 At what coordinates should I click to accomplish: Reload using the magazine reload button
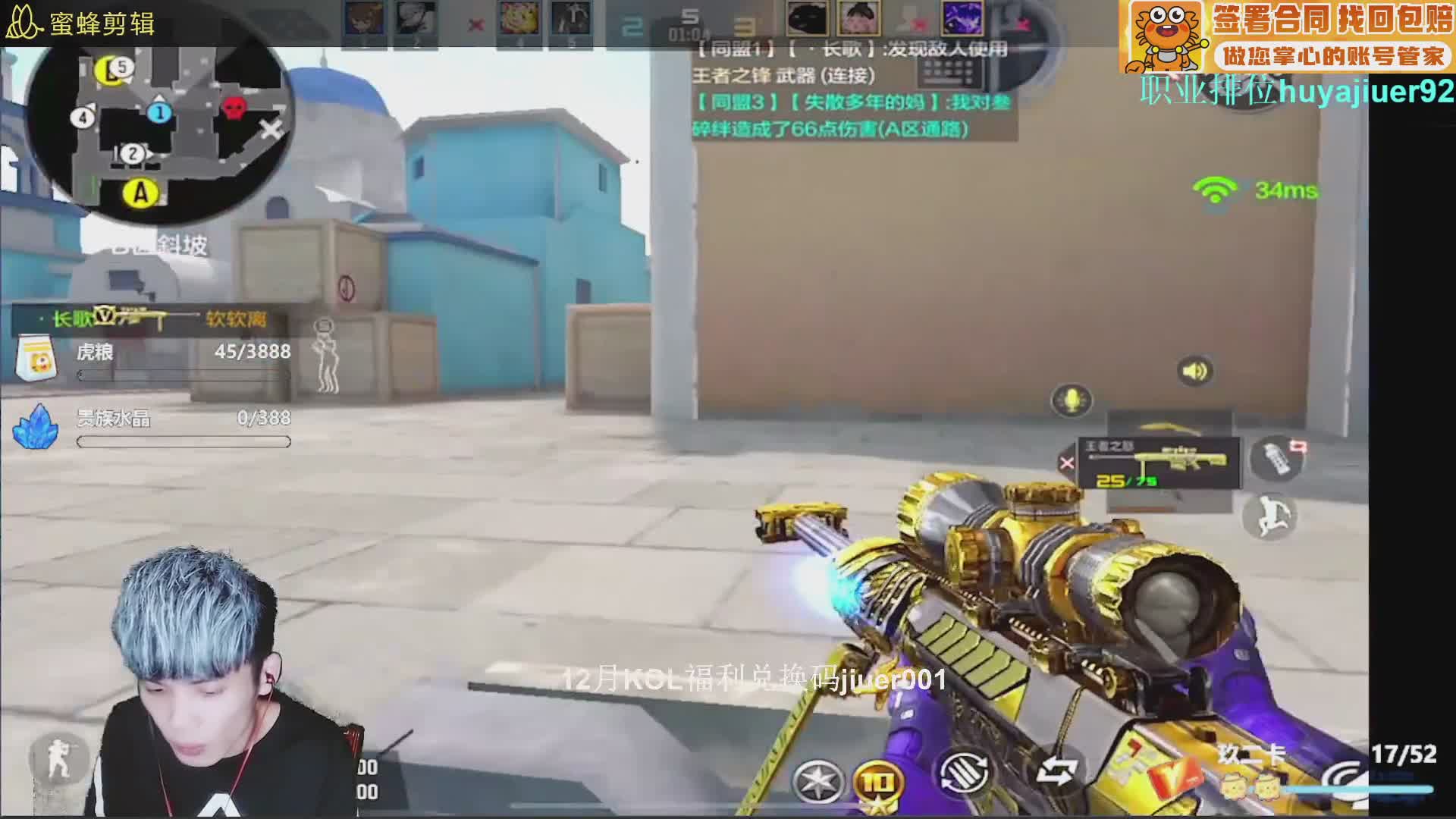965,775
